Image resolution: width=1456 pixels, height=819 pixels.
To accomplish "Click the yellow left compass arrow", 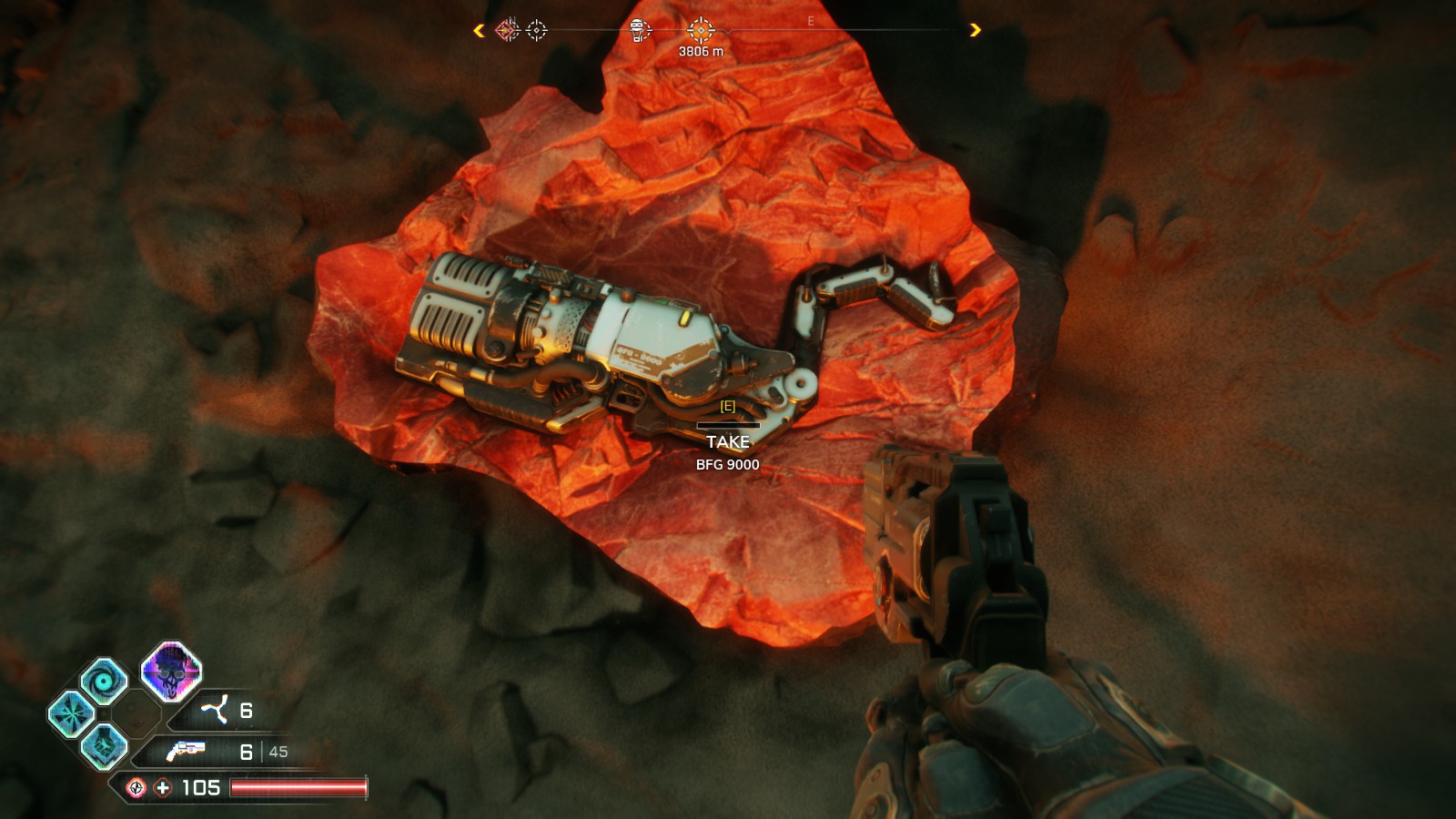I will [479, 31].
